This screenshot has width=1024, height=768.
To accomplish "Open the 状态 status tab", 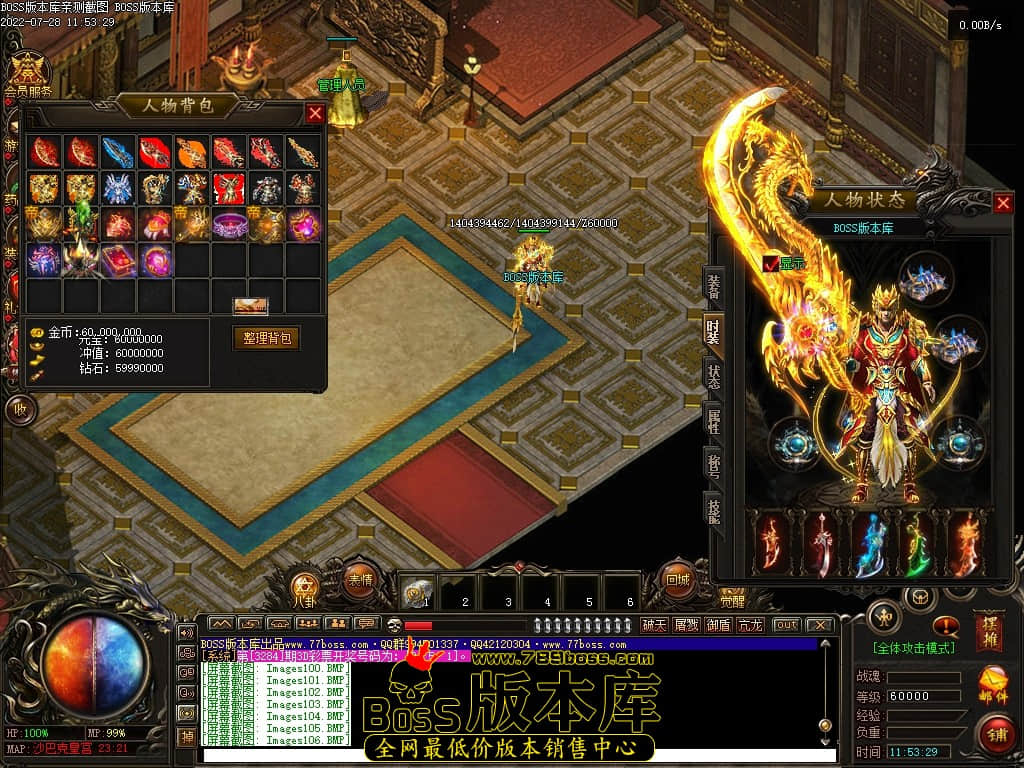I will (x=713, y=376).
